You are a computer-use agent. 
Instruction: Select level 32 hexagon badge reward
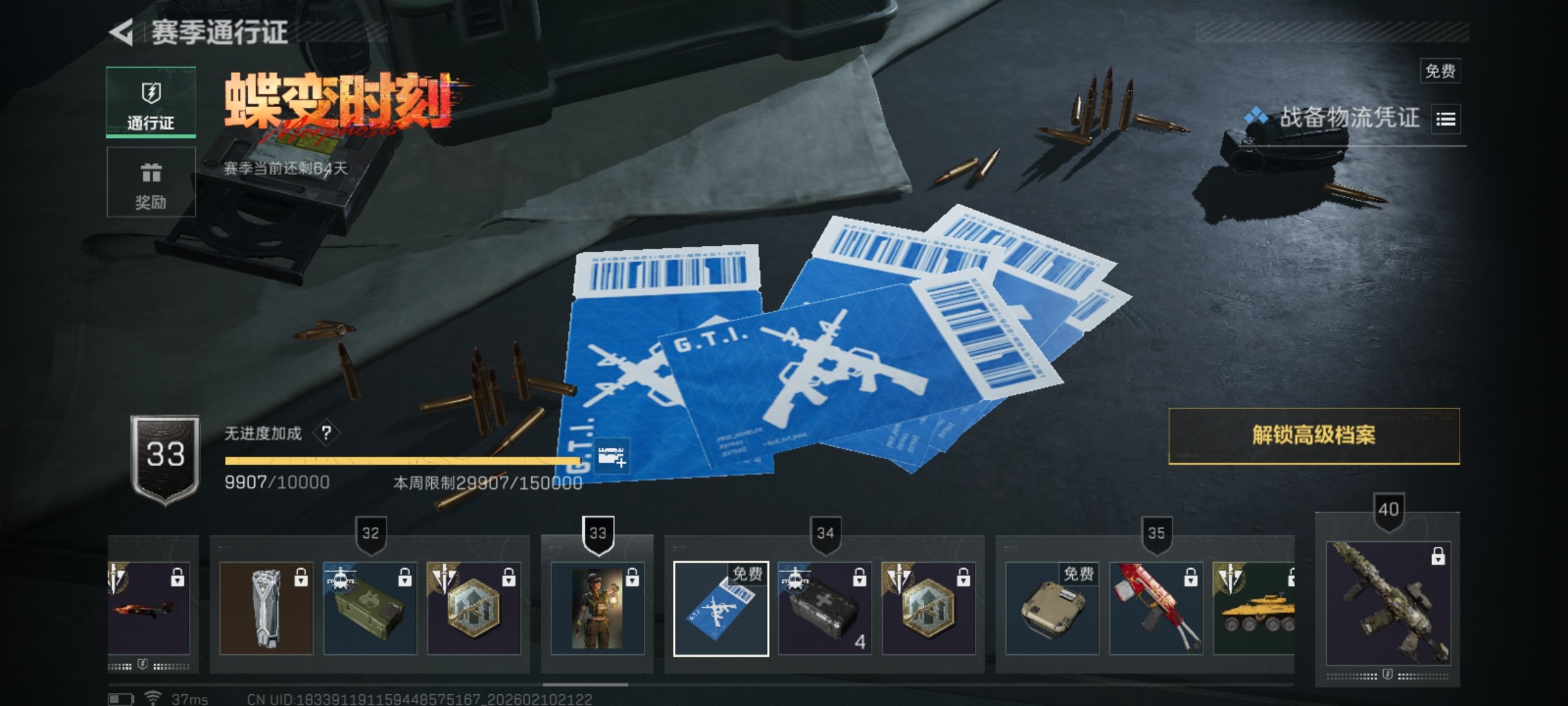(x=474, y=609)
